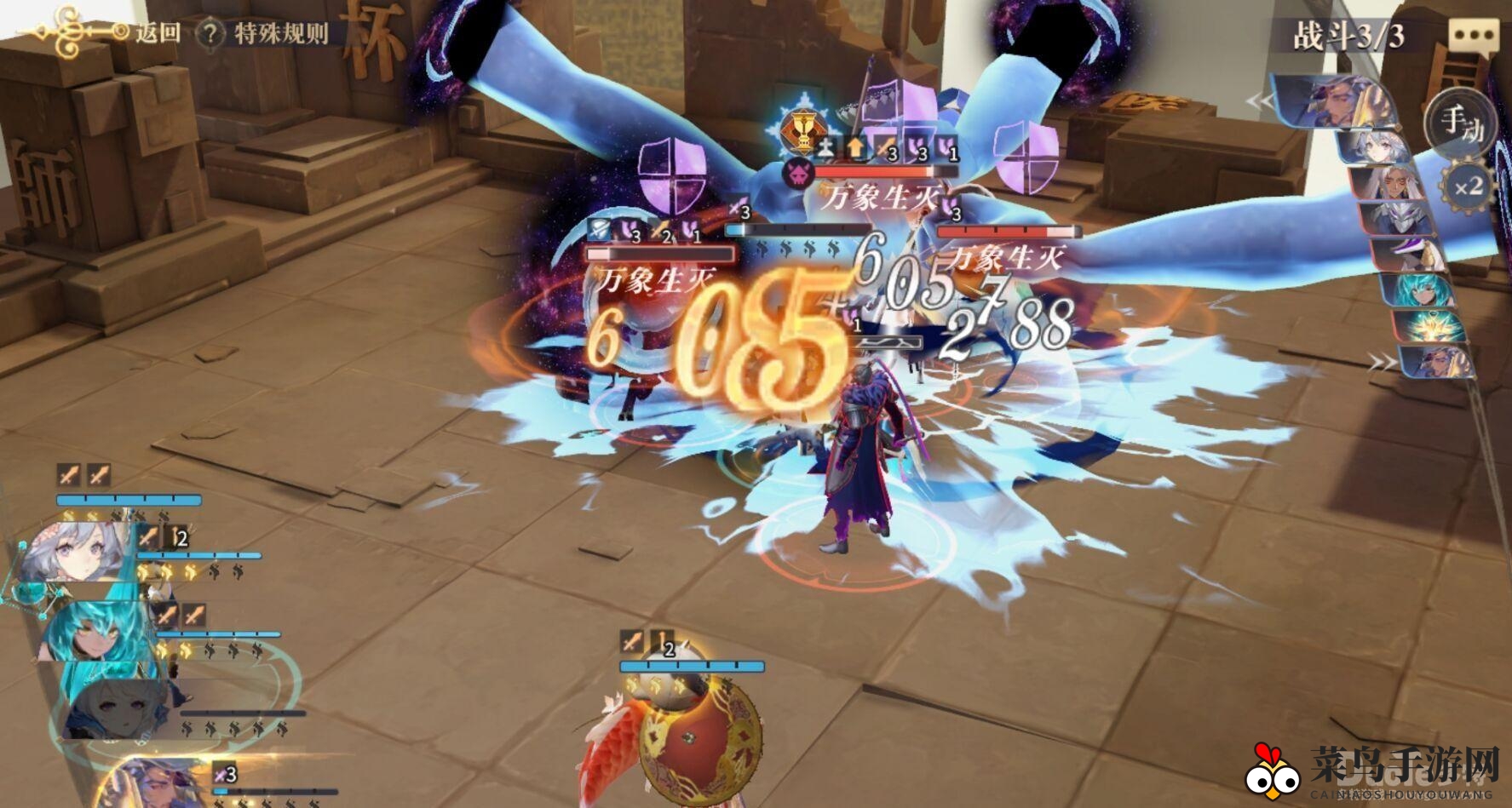Image resolution: width=1512 pixels, height=808 pixels.
Task: Select the golden glowing portrait in the turn order
Action: click(x=1429, y=326)
